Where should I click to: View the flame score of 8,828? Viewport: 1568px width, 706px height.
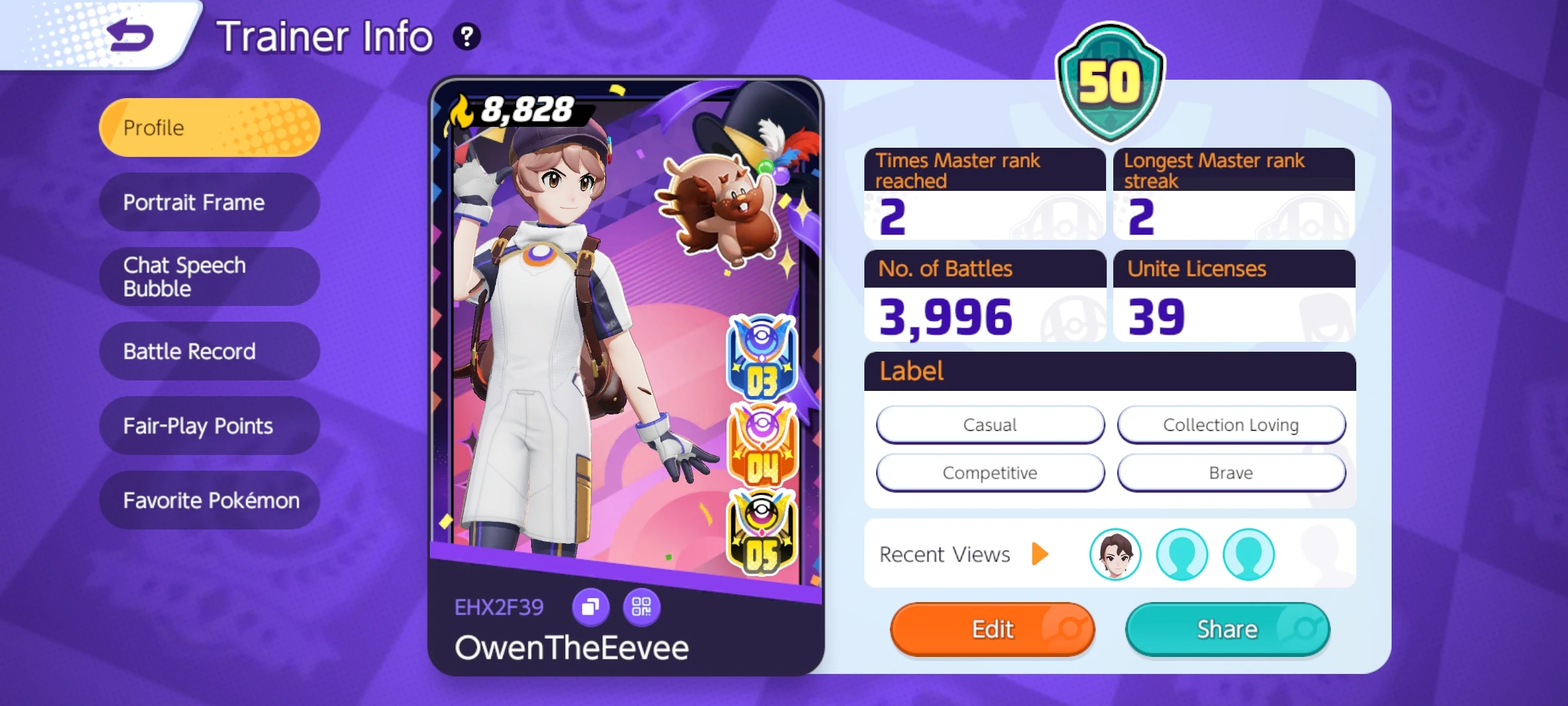523,110
